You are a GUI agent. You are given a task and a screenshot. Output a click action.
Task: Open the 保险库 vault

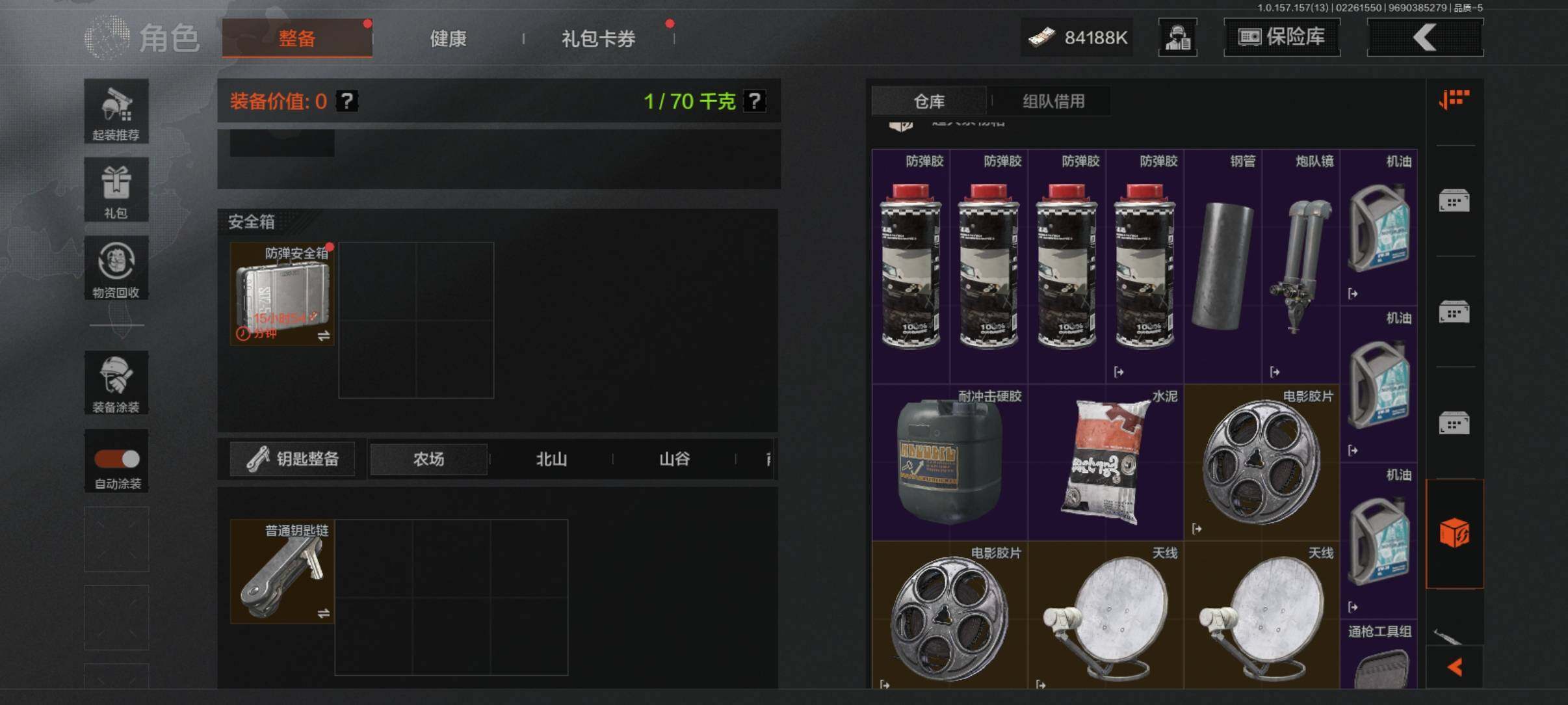[x=1281, y=37]
